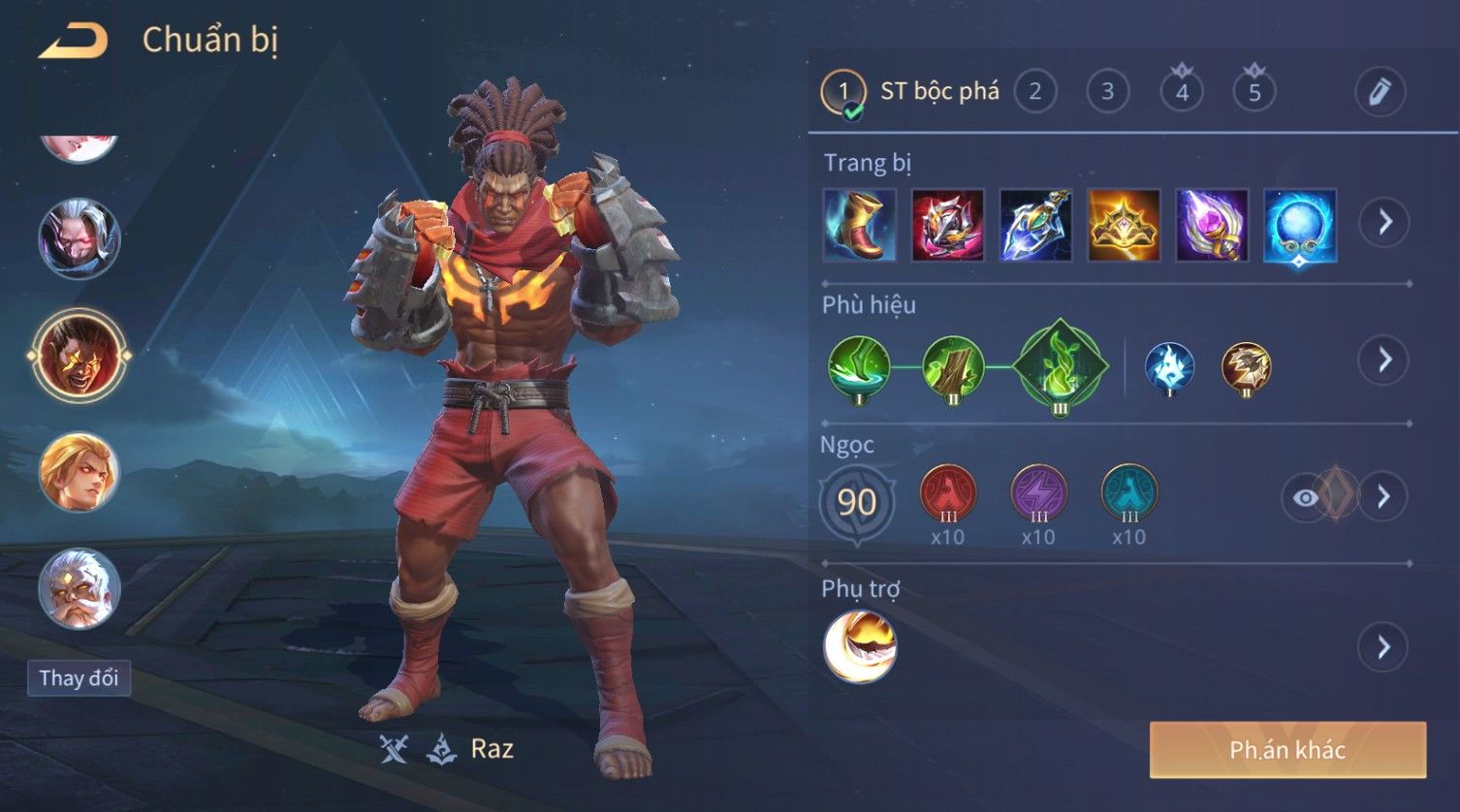Select the Phụ trợ talent spell icon
The image size is (1460, 812).
tap(860, 646)
